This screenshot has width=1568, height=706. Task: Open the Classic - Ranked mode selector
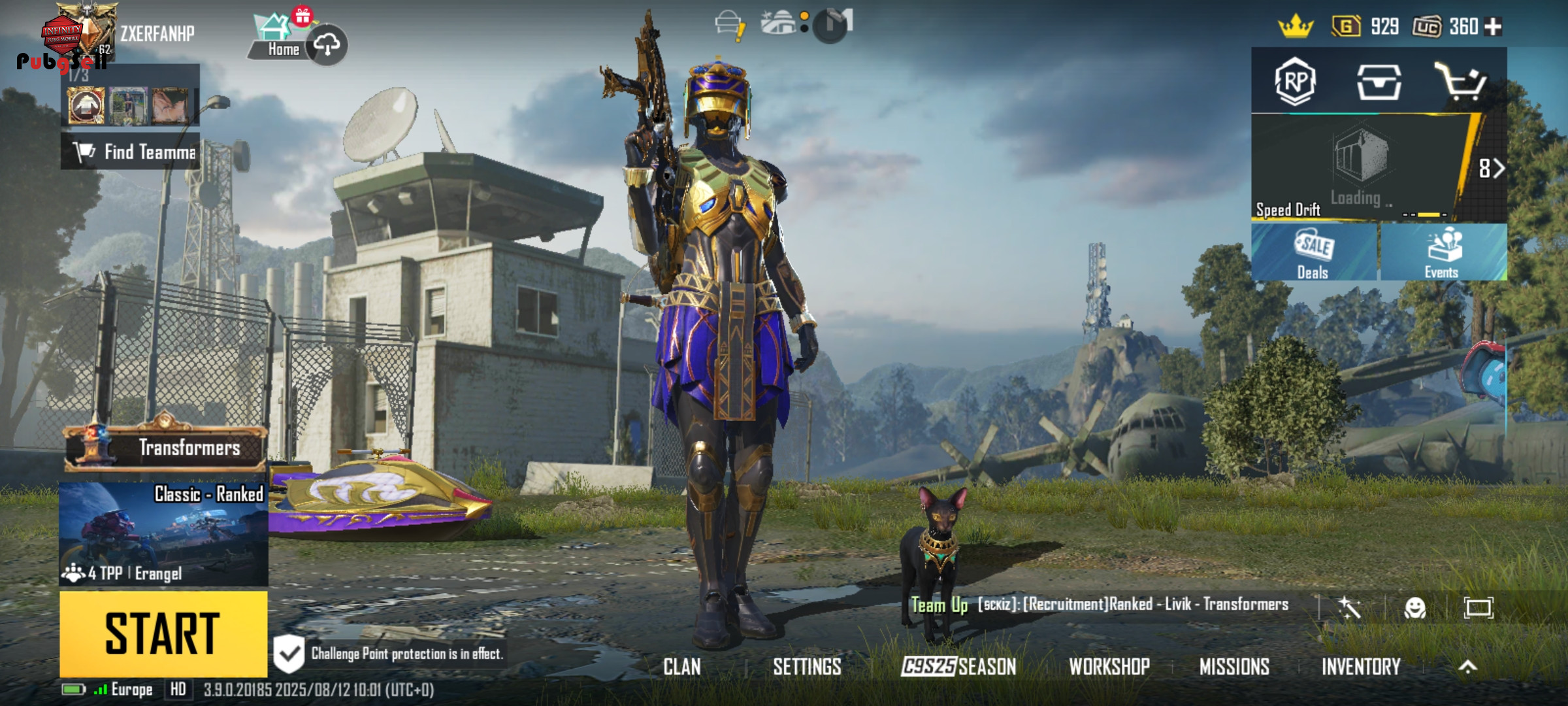pyautogui.click(x=163, y=533)
